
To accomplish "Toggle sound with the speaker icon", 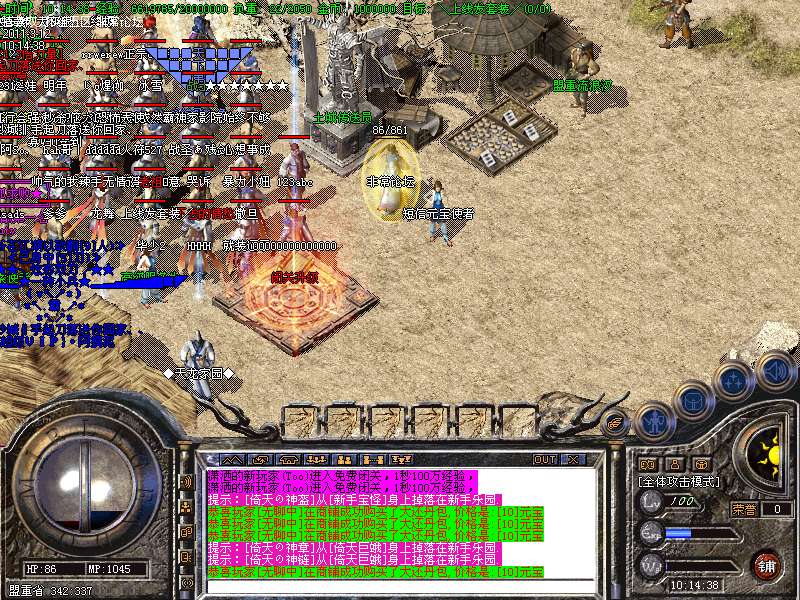I will (x=773, y=370).
